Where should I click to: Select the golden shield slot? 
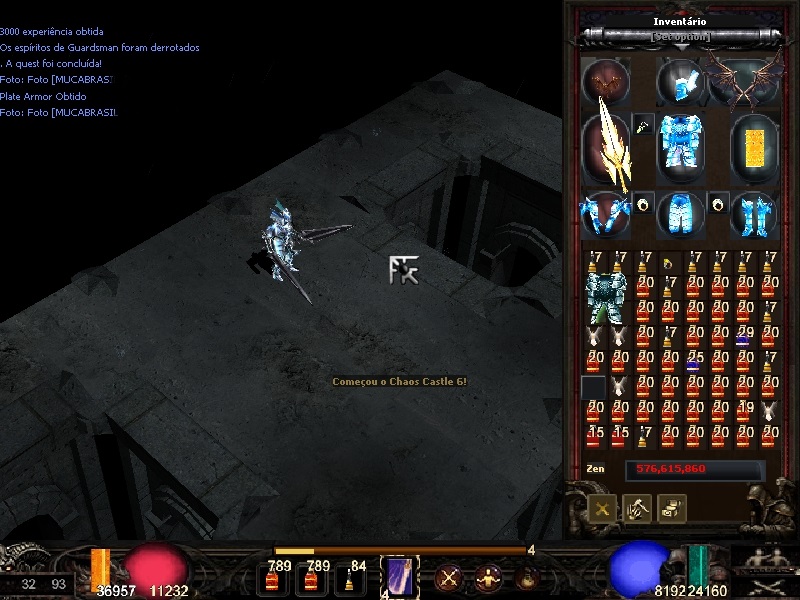pyautogui.click(x=753, y=146)
